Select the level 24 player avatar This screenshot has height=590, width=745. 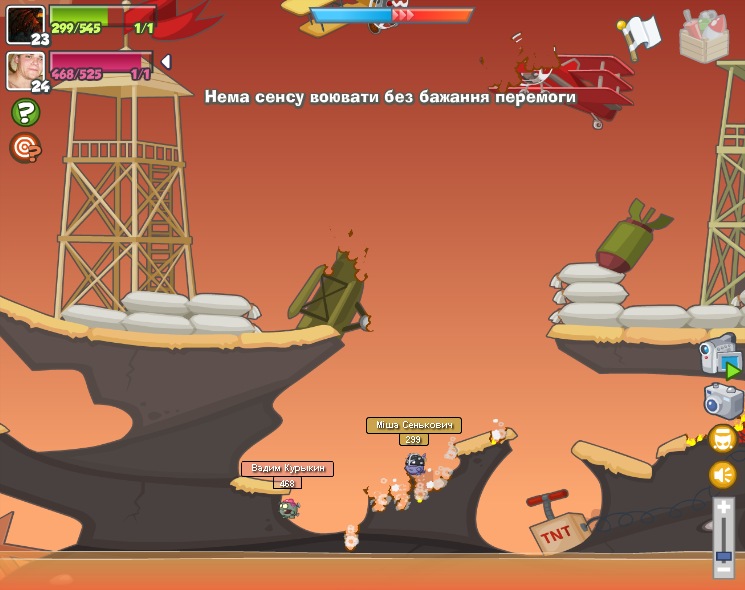25,70
